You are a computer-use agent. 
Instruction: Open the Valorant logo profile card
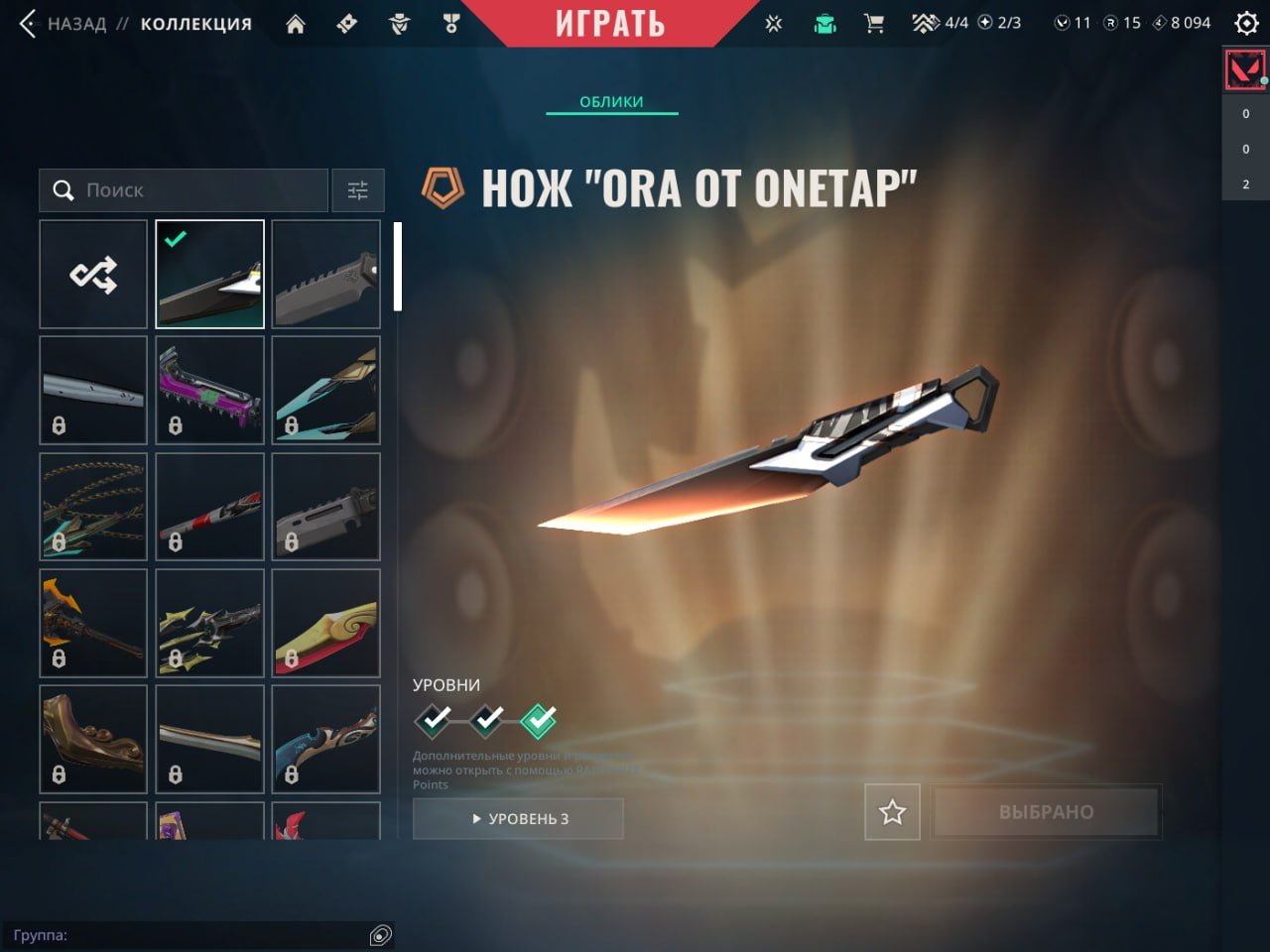[1245, 70]
